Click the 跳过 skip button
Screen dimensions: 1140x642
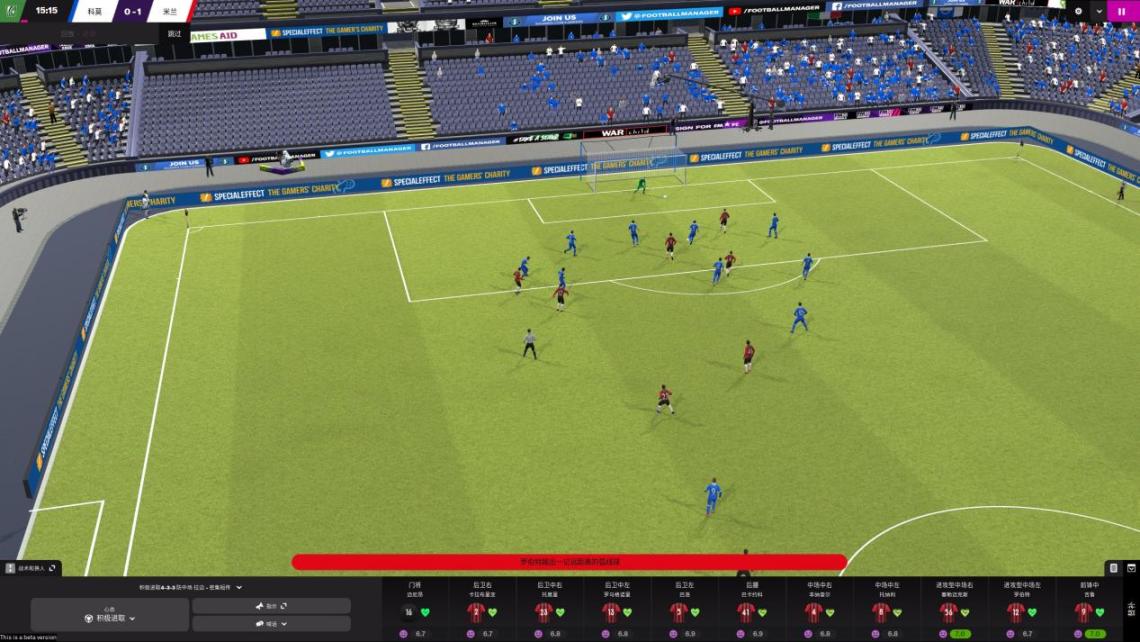[x=175, y=33]
